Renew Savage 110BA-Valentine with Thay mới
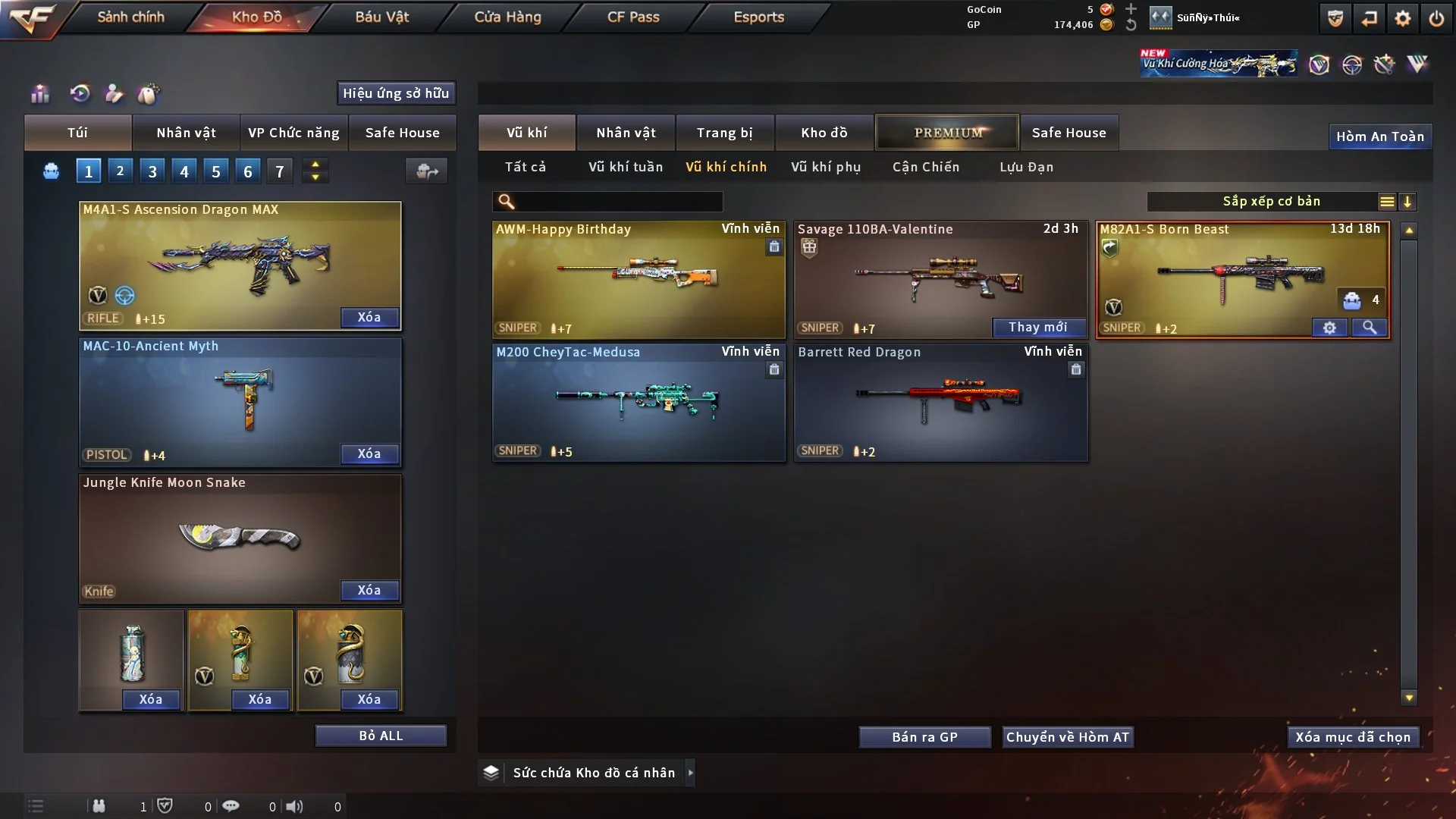 pyautogui.click(x=1037, y=328)
